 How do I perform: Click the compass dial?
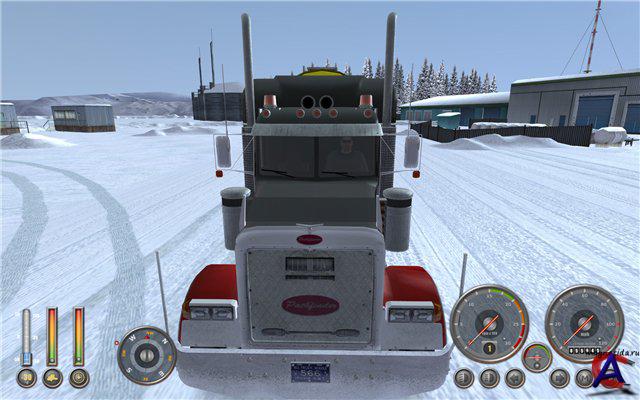pyautogui.click(x=146, y=355)
